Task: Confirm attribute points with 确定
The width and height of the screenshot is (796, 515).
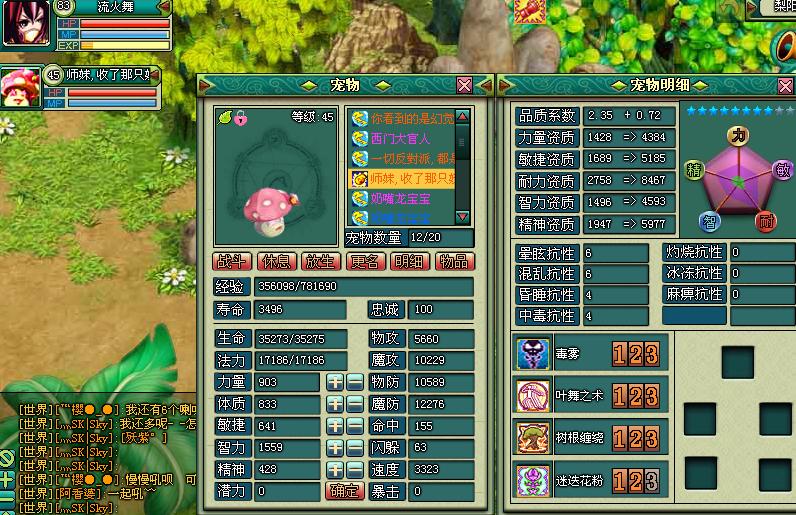Action: (344, 491)
